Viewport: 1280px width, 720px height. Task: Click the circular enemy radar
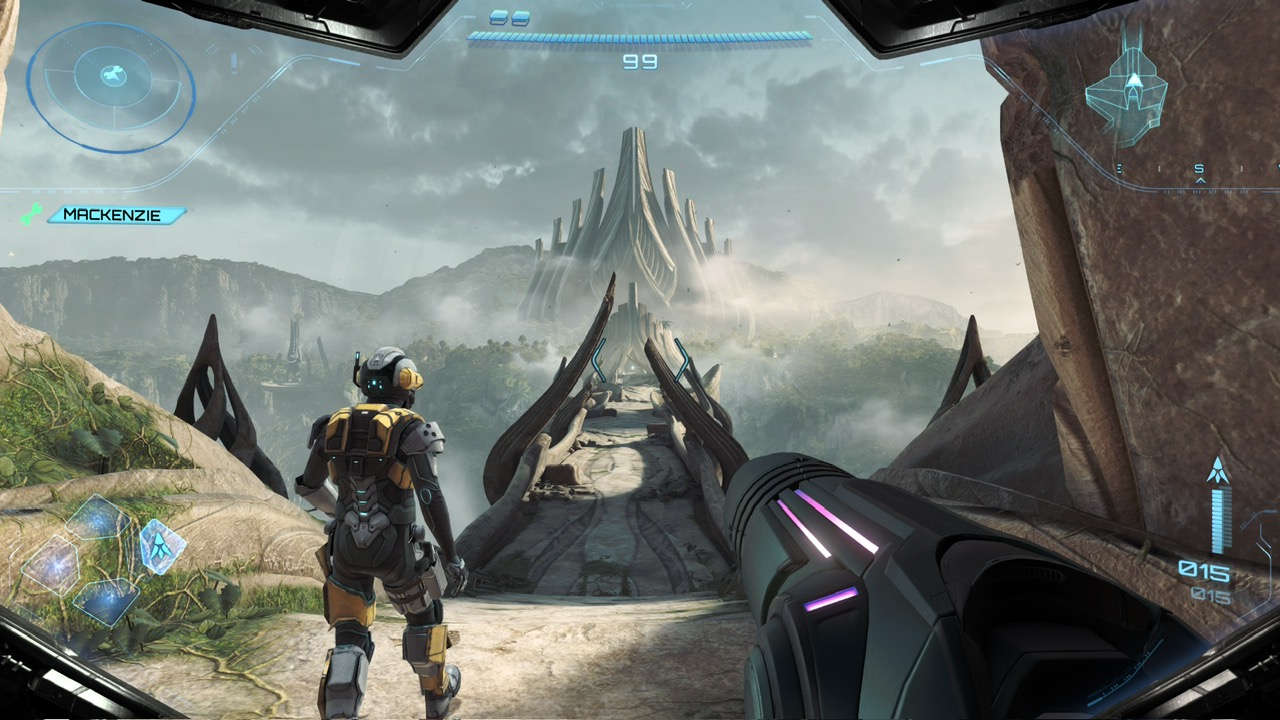point(110,87)
